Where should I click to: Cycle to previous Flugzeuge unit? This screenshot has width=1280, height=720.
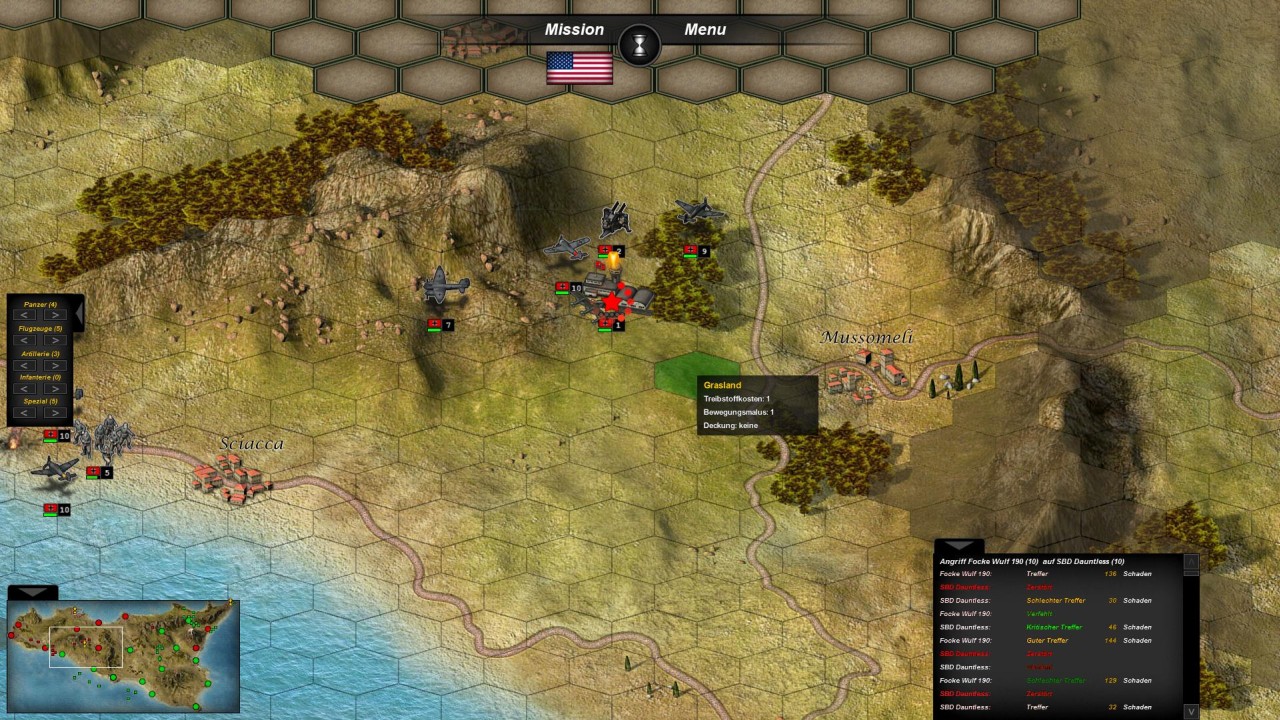[25, 340]
